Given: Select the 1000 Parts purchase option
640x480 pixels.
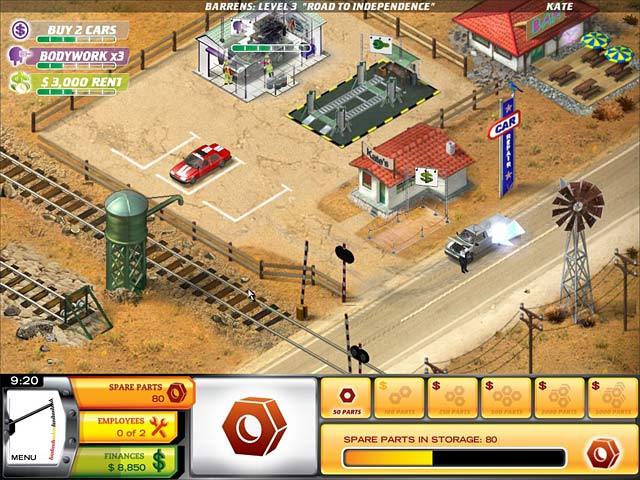Looking at the screenshot, I should pyautogui.click(x=559, y=398).
